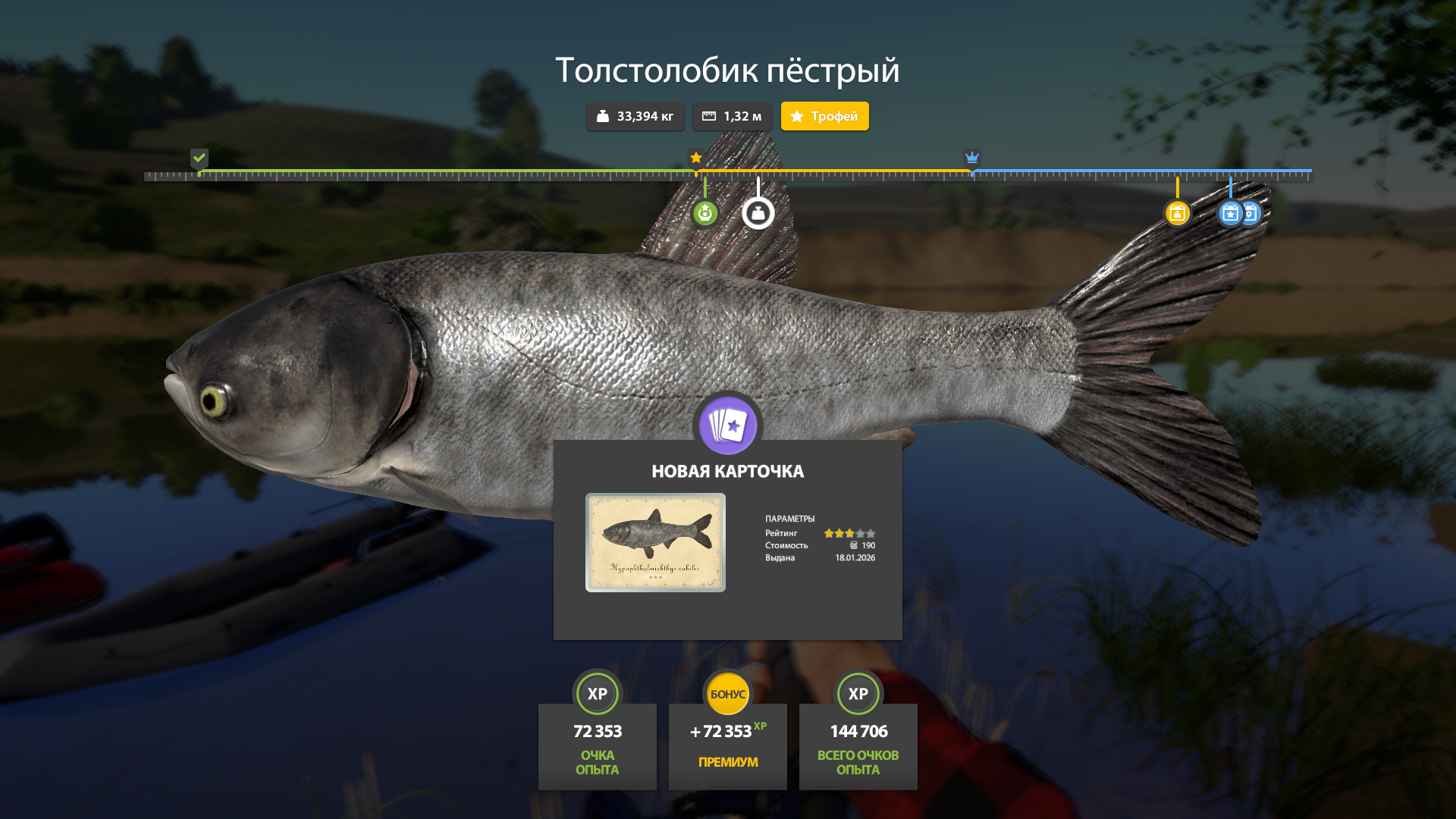Click the blue location calendar icon
The width and height of the screenshot is (1456, 819).
(1250, 215)
